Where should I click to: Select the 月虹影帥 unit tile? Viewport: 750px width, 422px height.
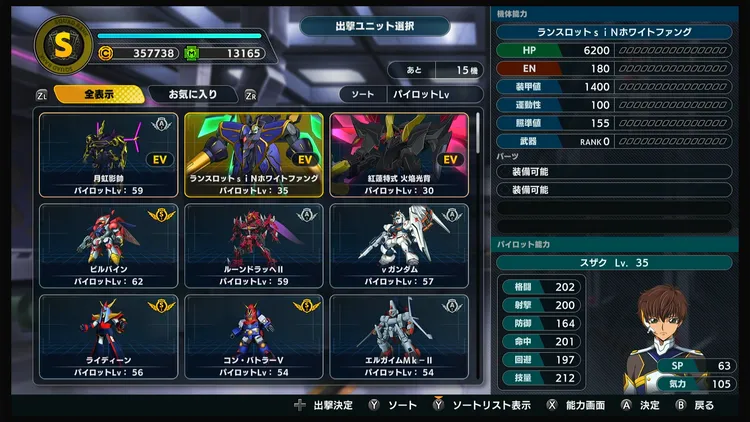109,154
